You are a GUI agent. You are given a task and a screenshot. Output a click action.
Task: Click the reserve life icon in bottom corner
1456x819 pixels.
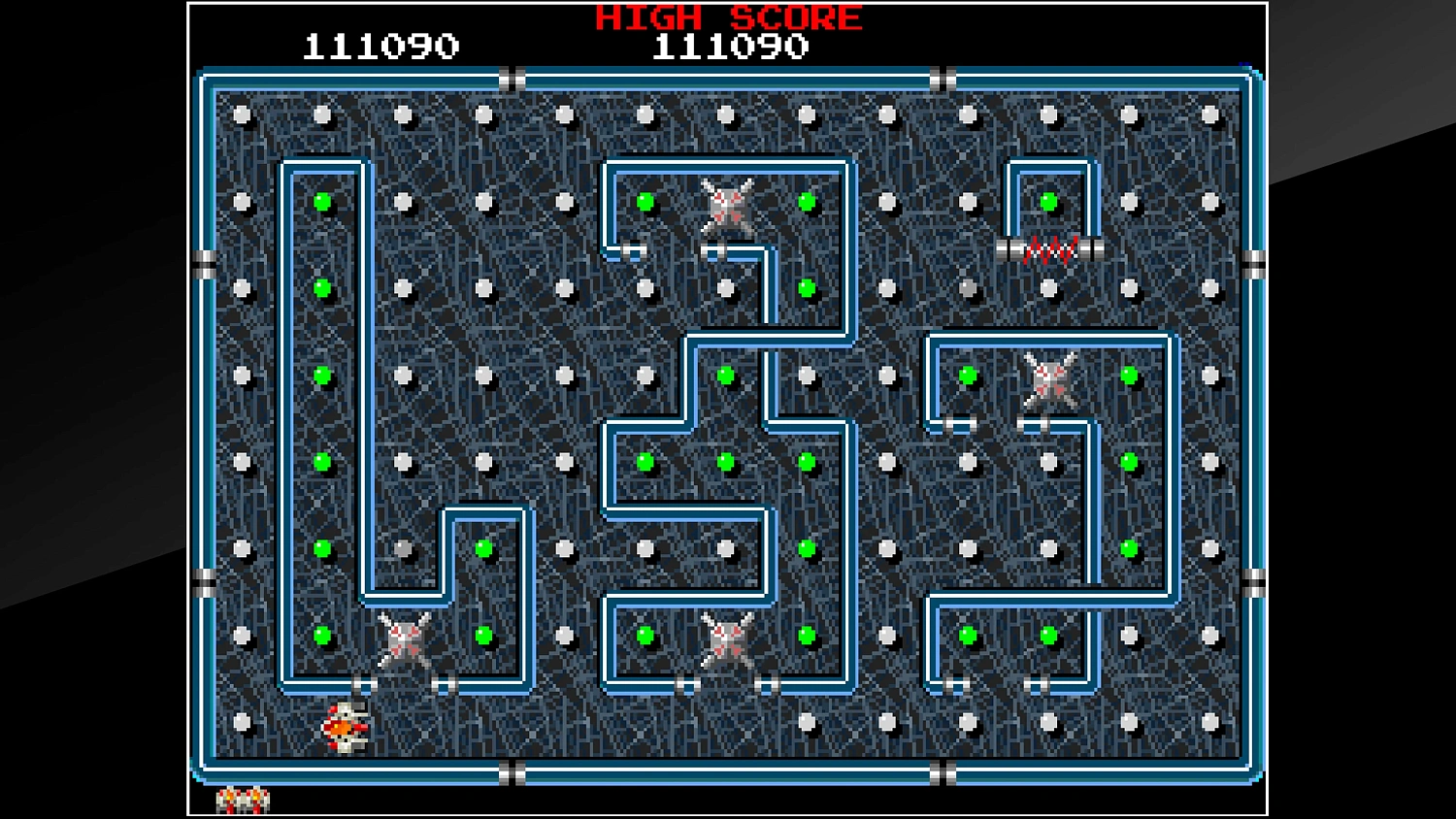[x=243, y=800]
